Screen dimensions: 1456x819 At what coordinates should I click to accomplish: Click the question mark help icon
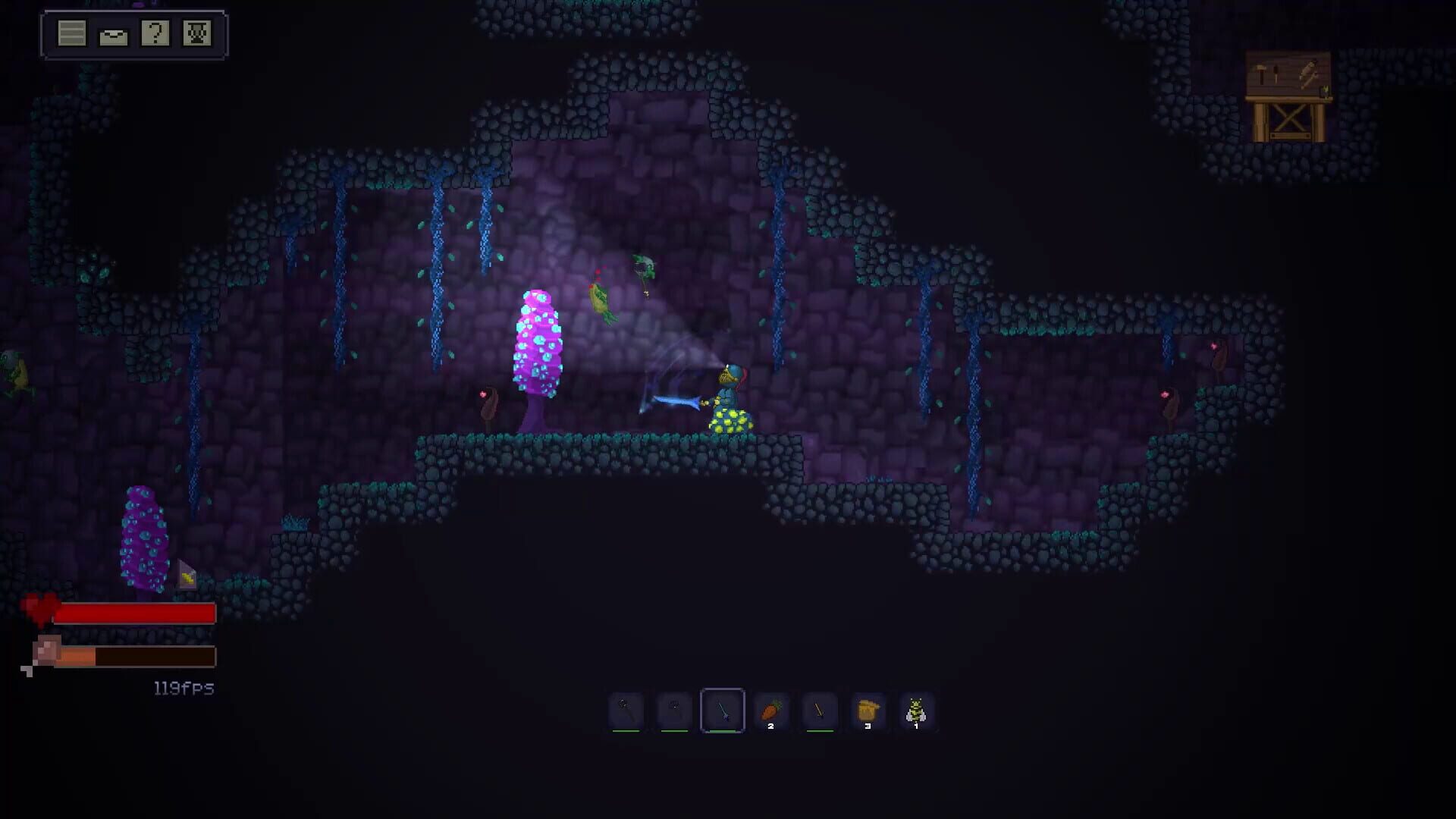pyautogui.click(x=155, y=33)
